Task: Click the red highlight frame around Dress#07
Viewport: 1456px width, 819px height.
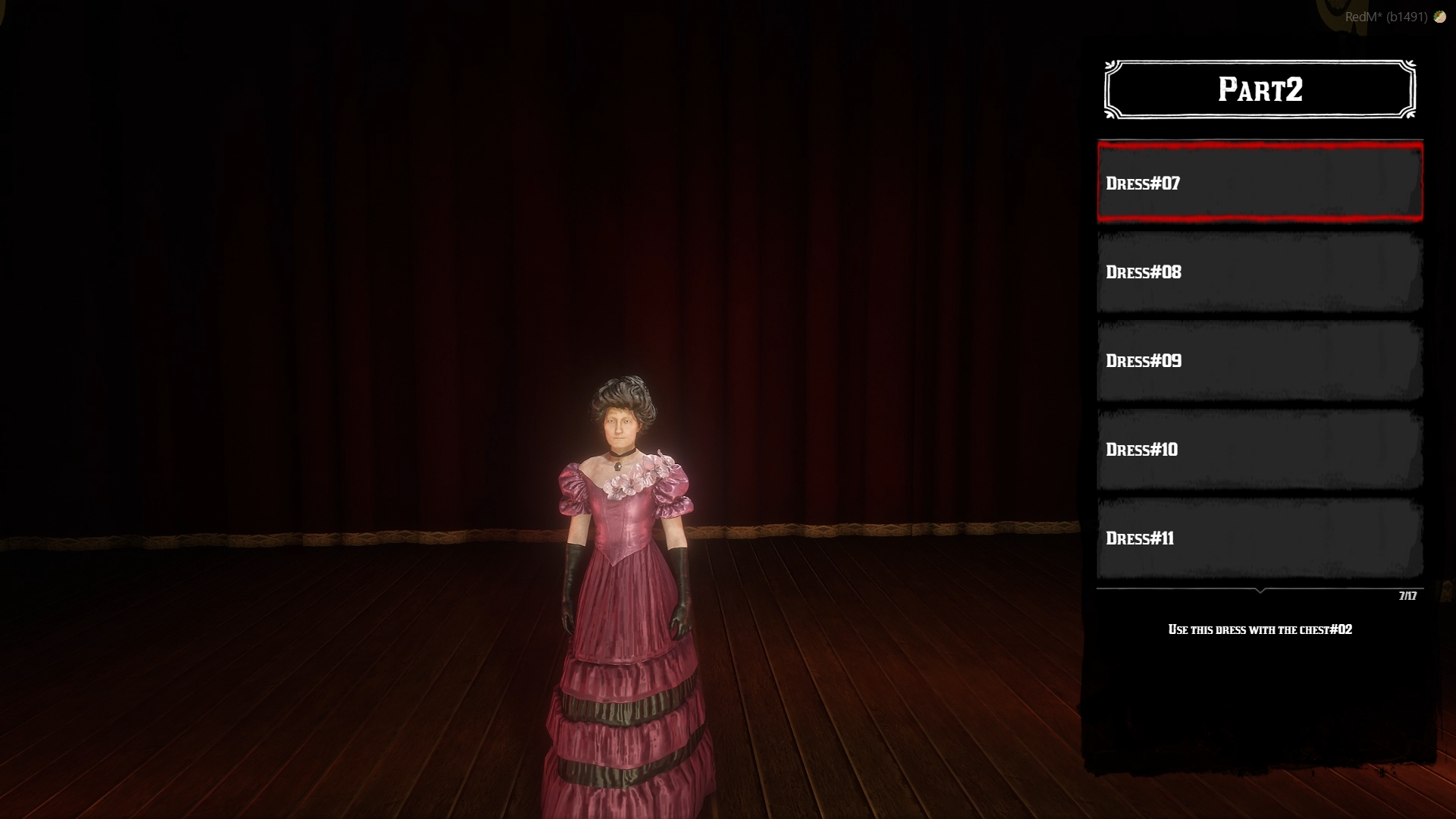Action: [1259, 146]
